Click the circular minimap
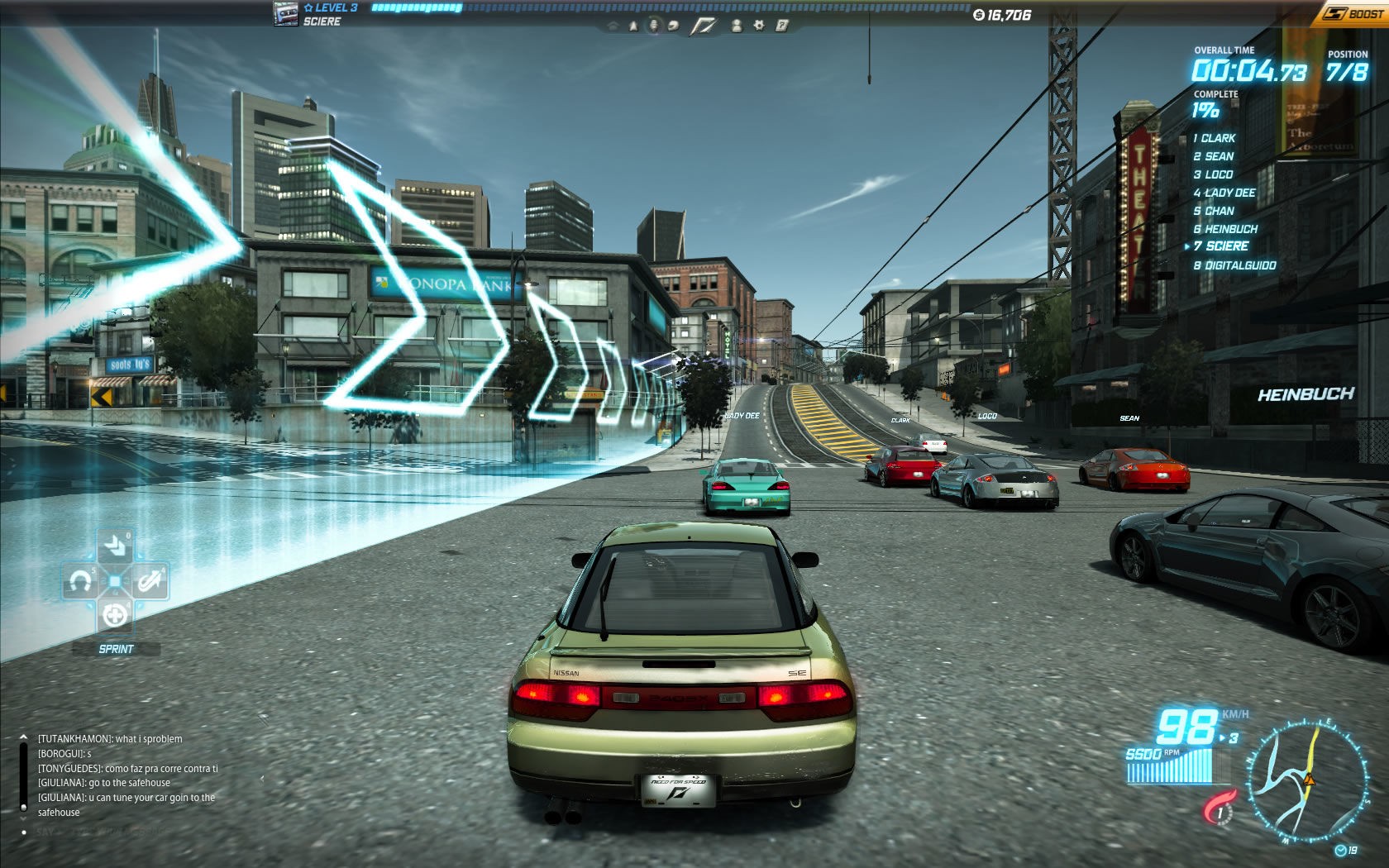 [1305, 781]
